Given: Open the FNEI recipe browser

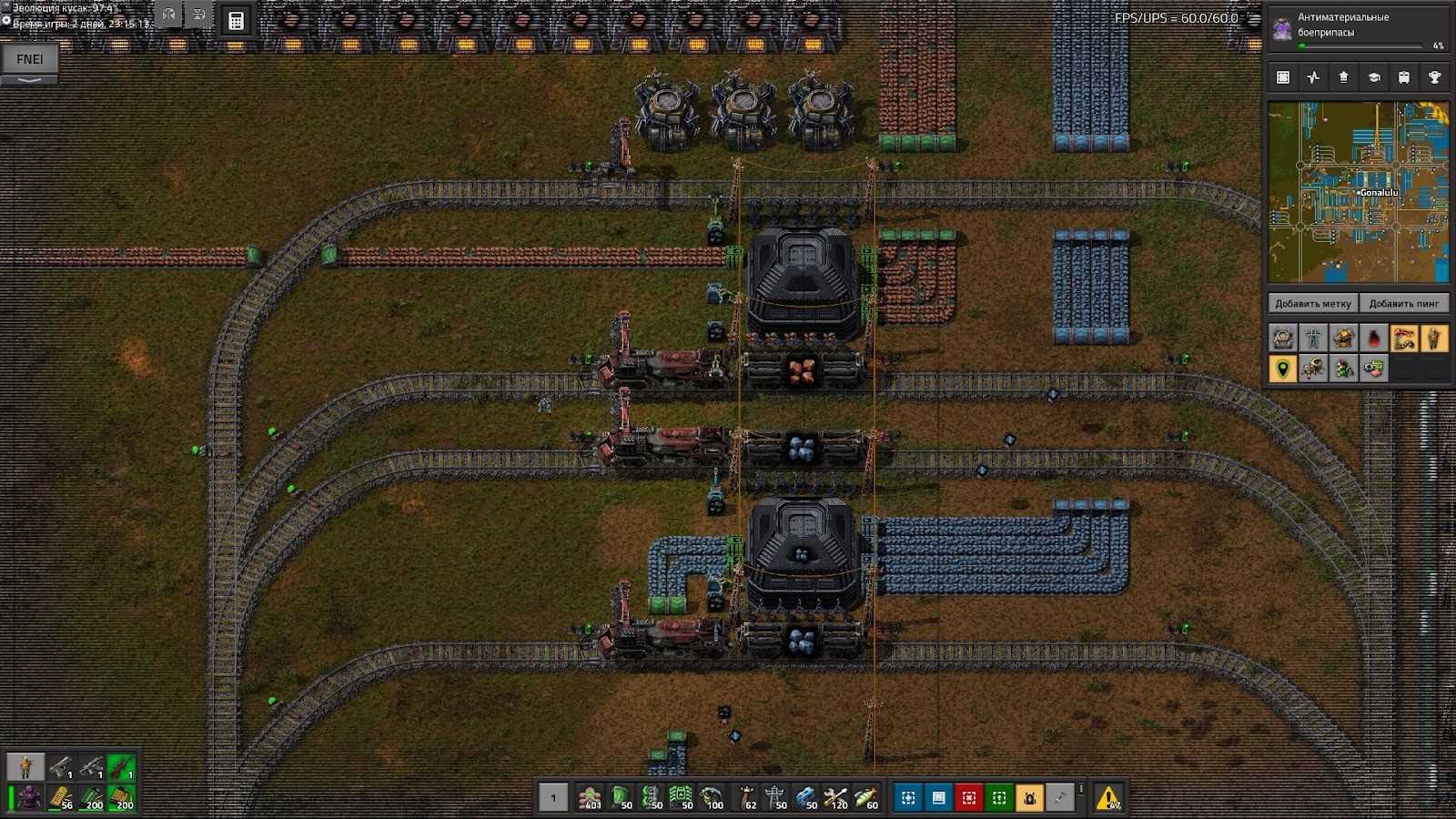Looking at the screenshot, I should coord(29,59).
